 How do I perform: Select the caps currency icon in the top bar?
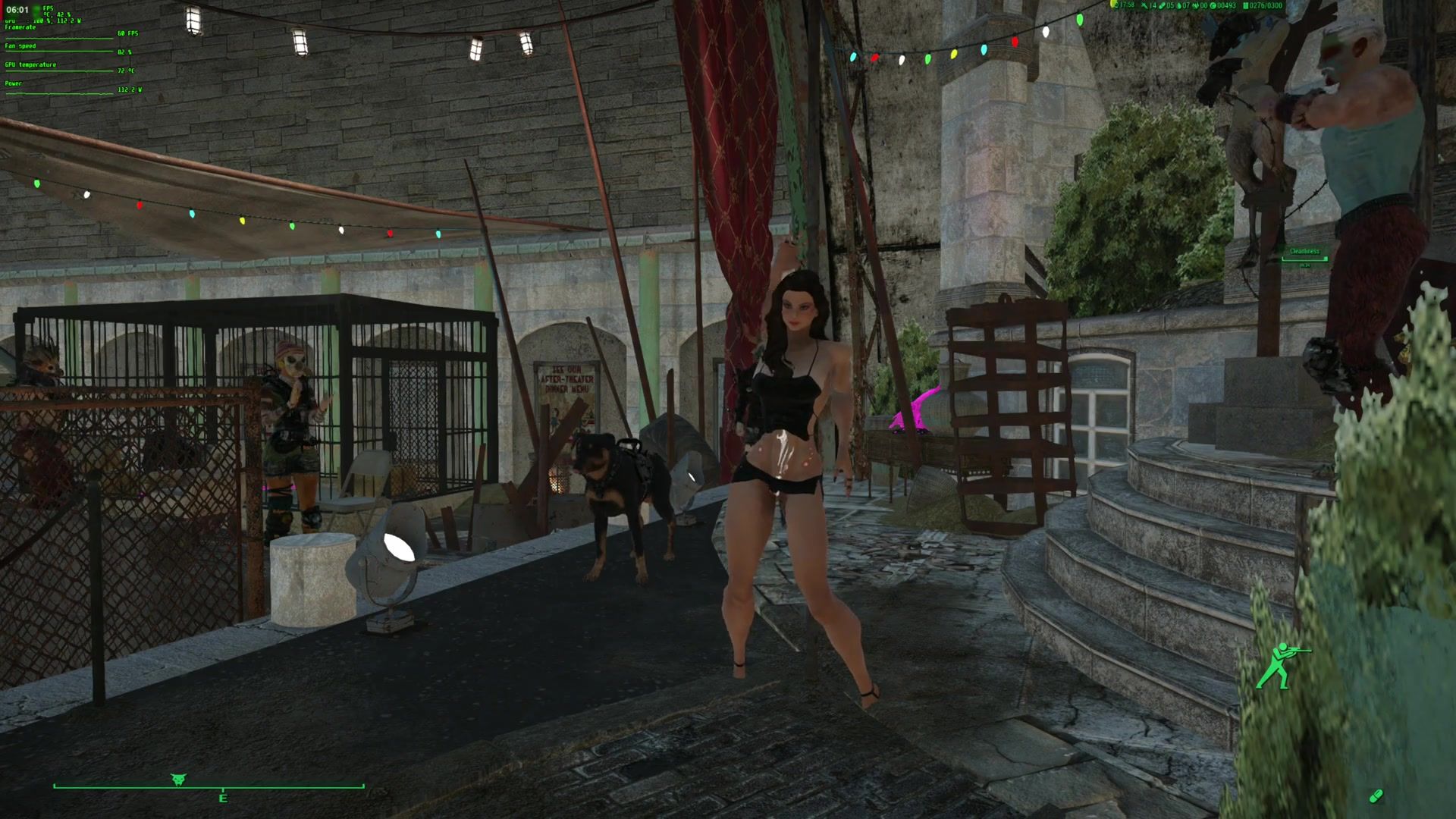click(1213, 5)
